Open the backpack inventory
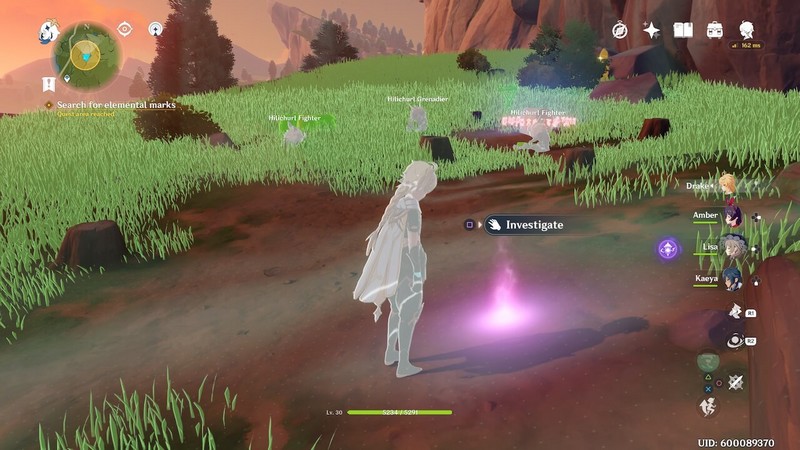 [715, 30]
